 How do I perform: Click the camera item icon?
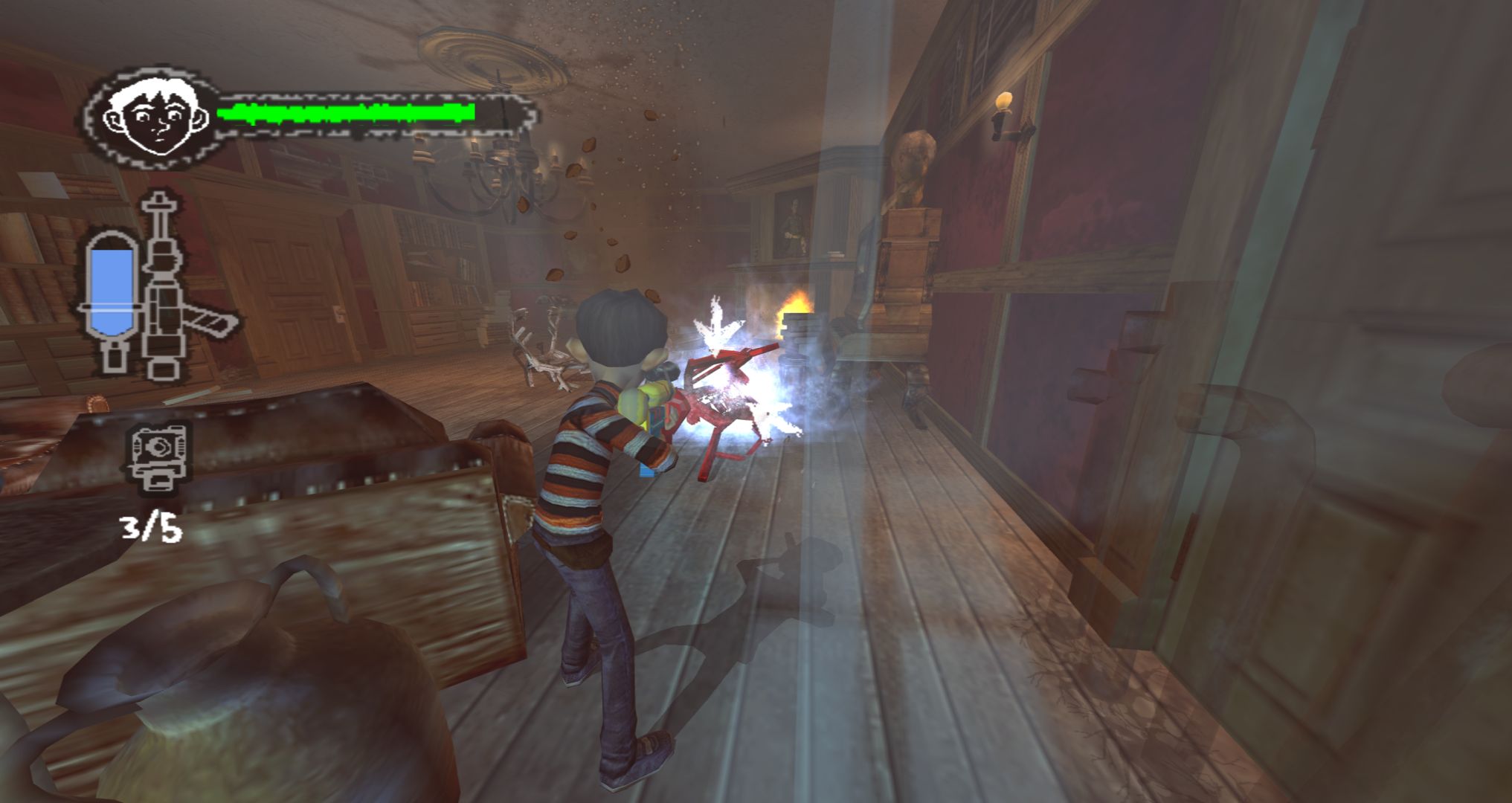coord(158,457)
